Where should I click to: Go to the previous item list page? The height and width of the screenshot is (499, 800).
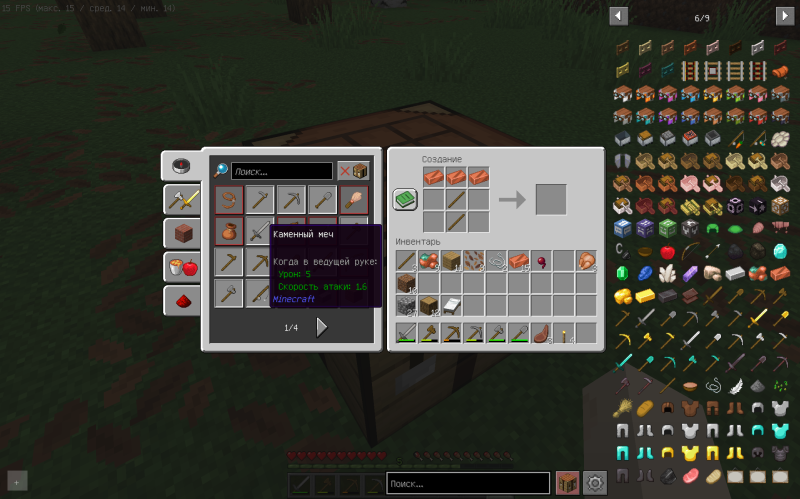pos(618,16)
